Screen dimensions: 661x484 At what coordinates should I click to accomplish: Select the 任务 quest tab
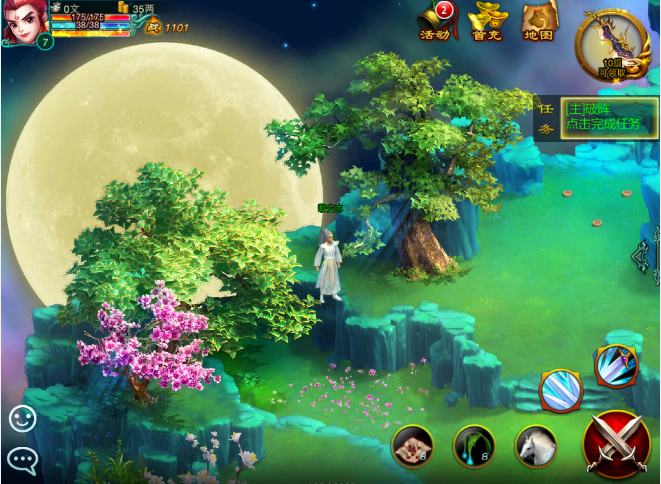coord(547,117)
